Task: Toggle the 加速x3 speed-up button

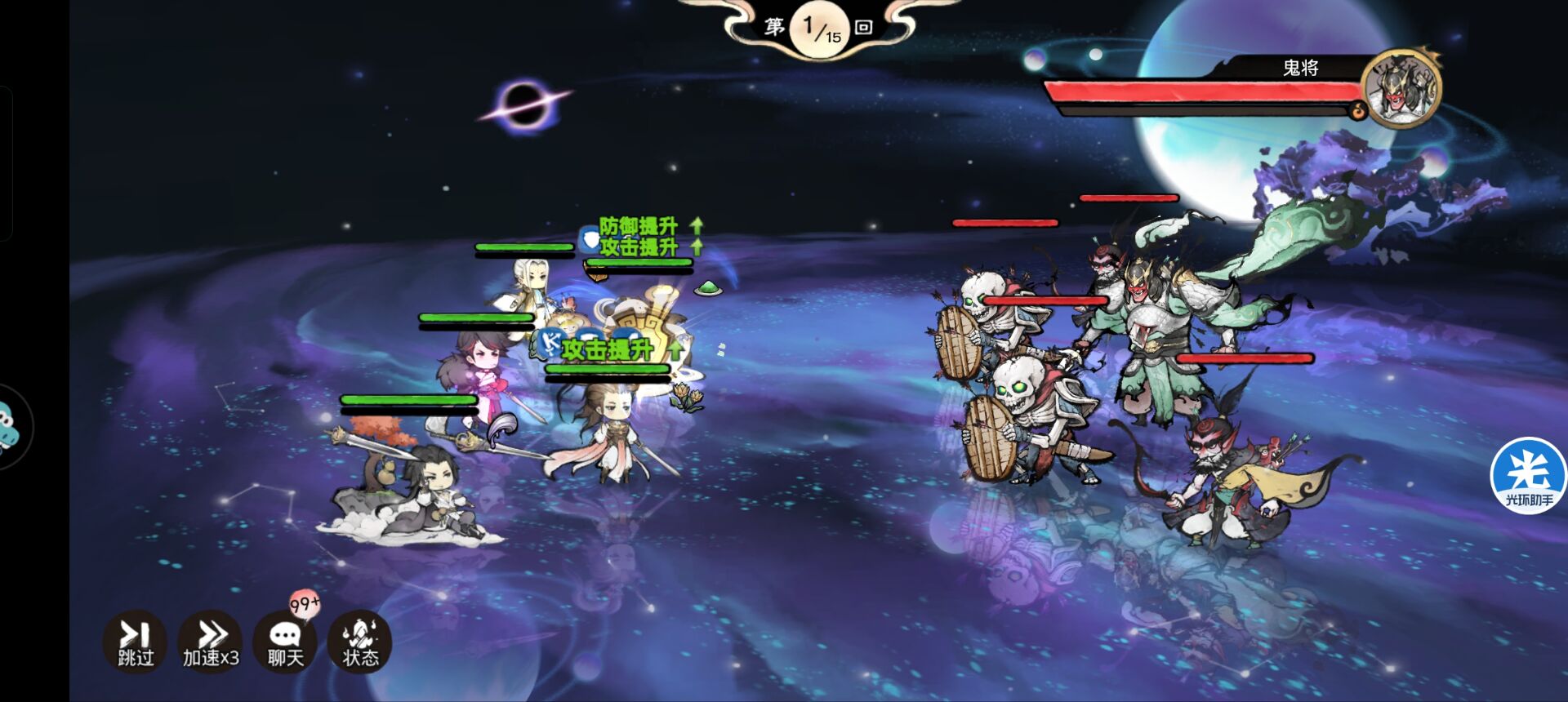Action: (211, 642)
